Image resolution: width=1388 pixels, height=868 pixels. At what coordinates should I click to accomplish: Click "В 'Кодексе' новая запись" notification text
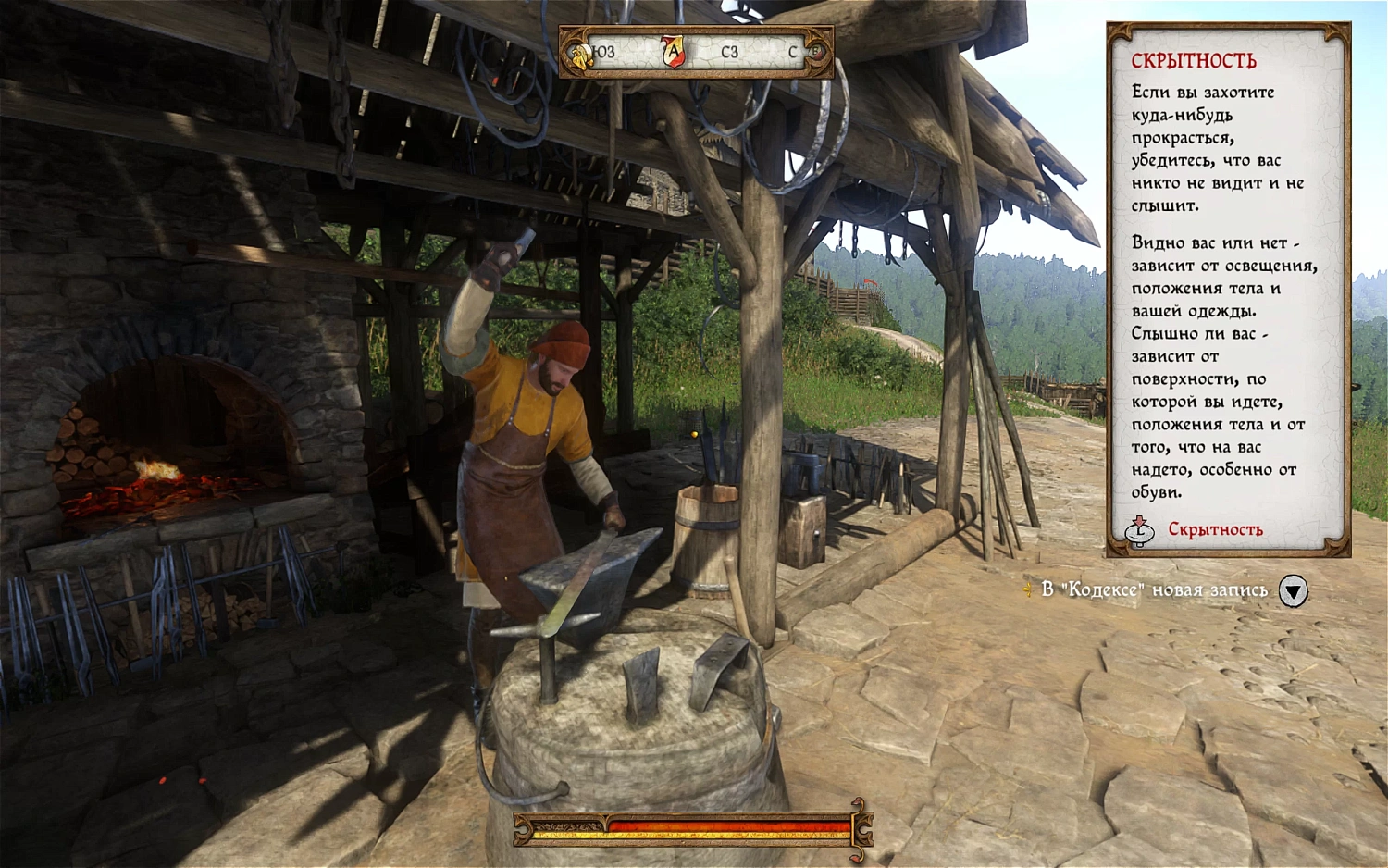point(1157,589)
